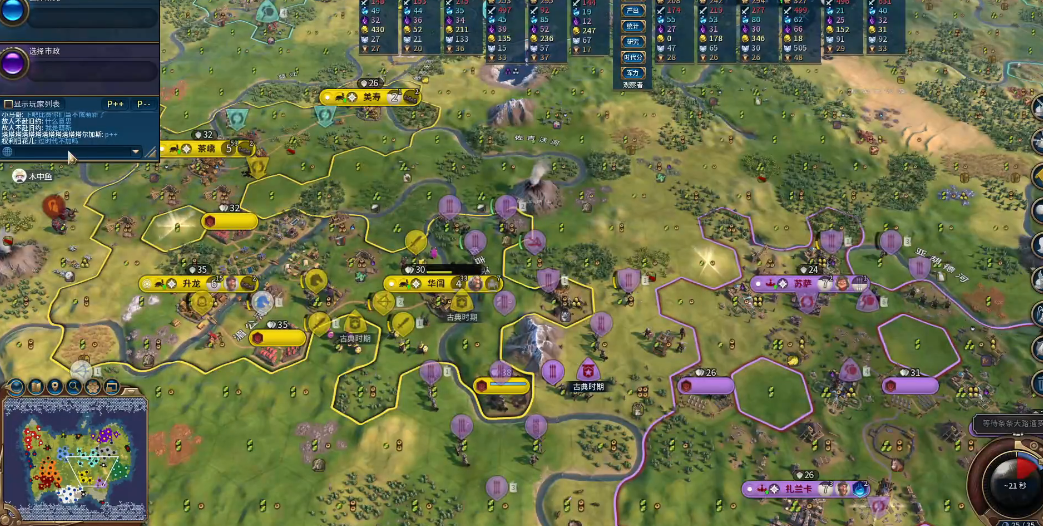Select the 美寿 city banner
The width and height of the screenshot is (1043, 526).
click(370, 97)
